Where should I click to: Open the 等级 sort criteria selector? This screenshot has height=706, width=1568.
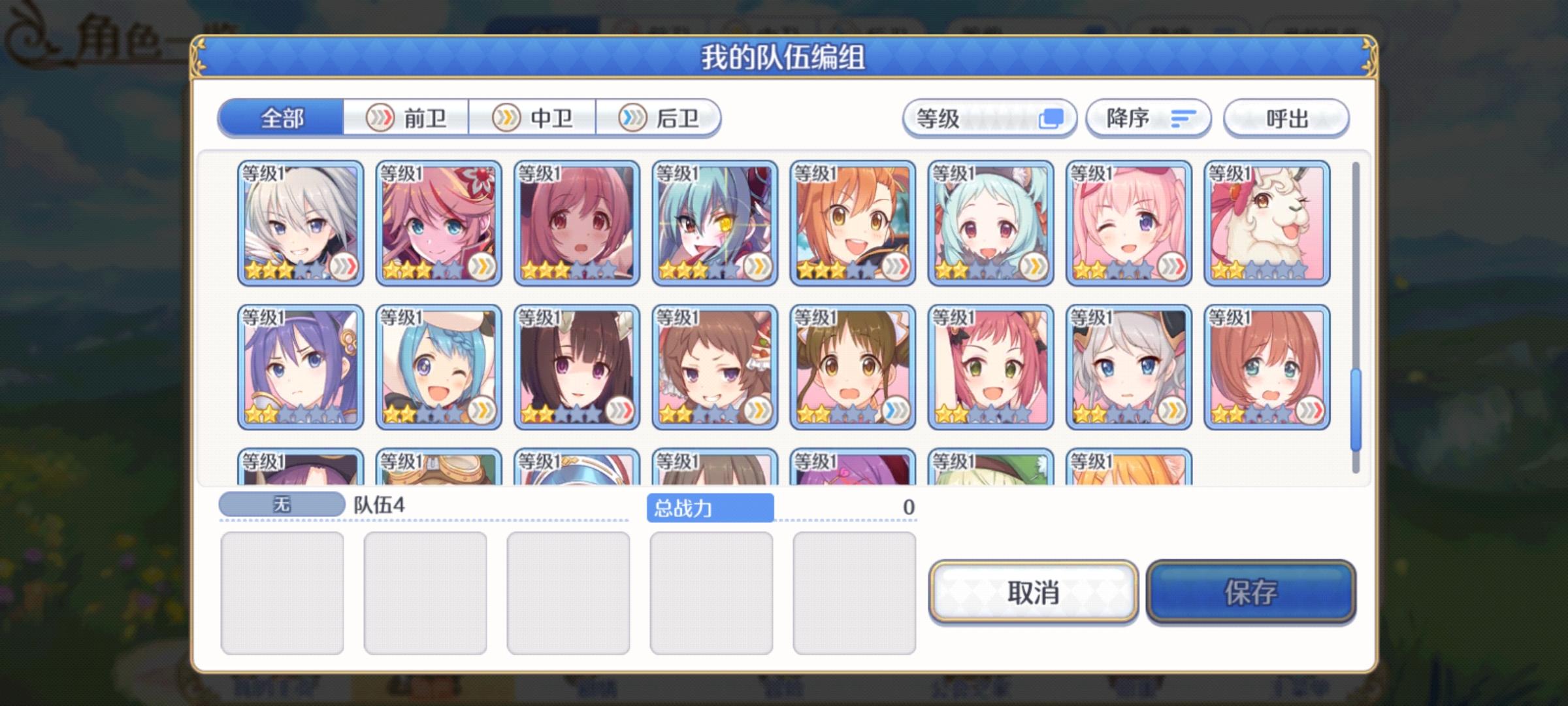[x=987, y=119]
